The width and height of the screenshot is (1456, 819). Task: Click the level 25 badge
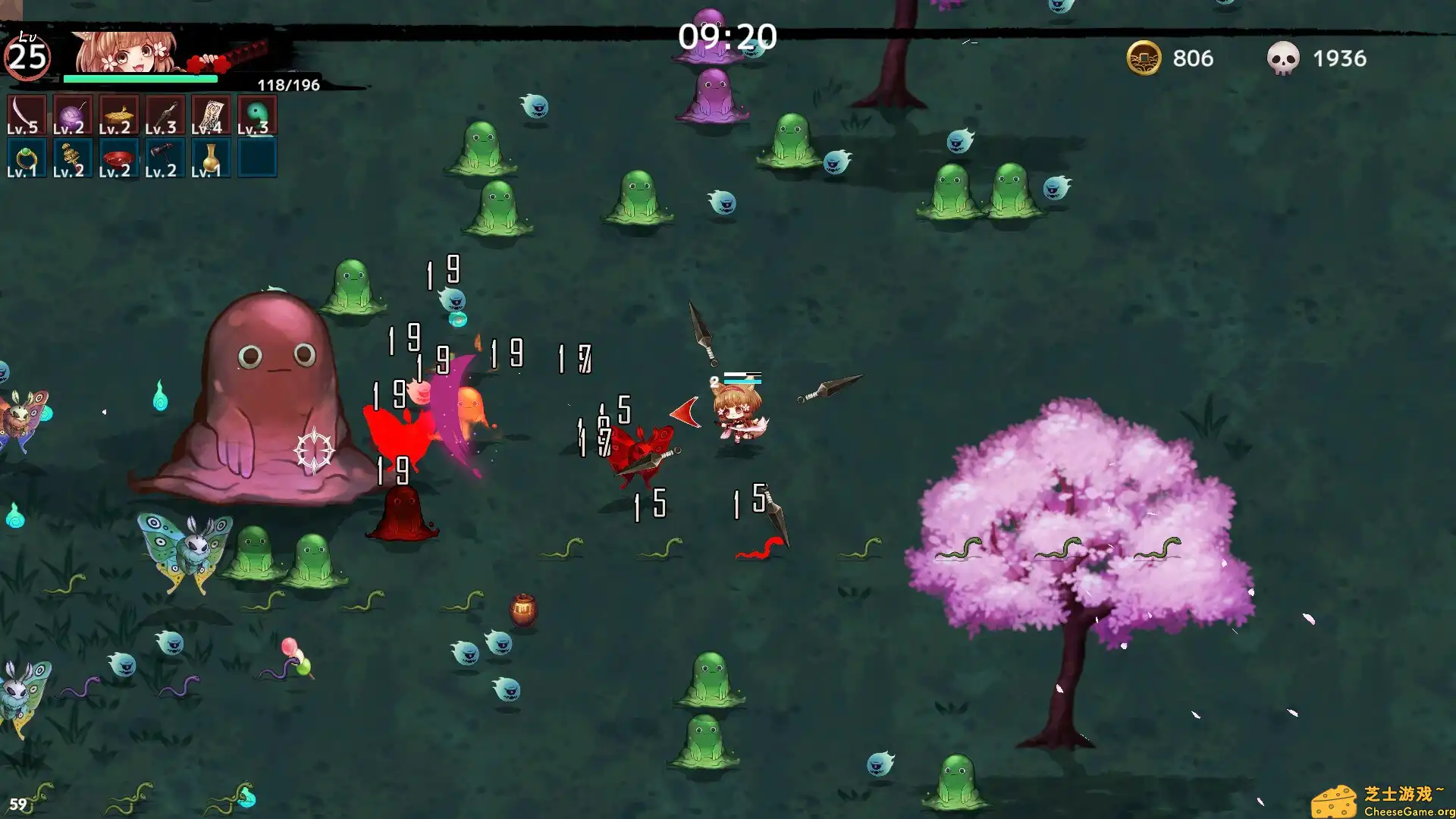[x=29, y=55]
